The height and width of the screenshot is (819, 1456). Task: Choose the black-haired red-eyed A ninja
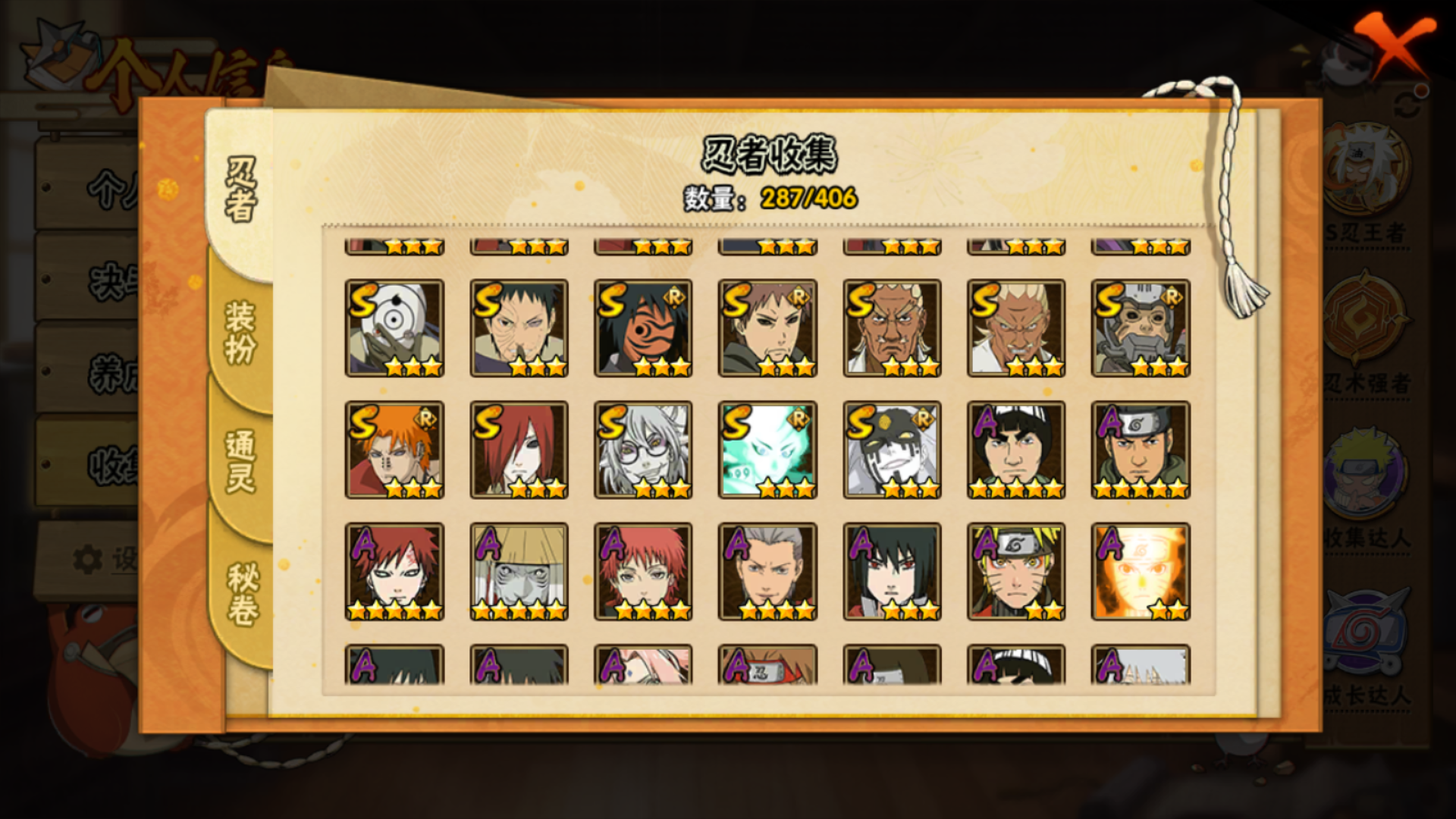pyautogui.click(x=892, y=571)
